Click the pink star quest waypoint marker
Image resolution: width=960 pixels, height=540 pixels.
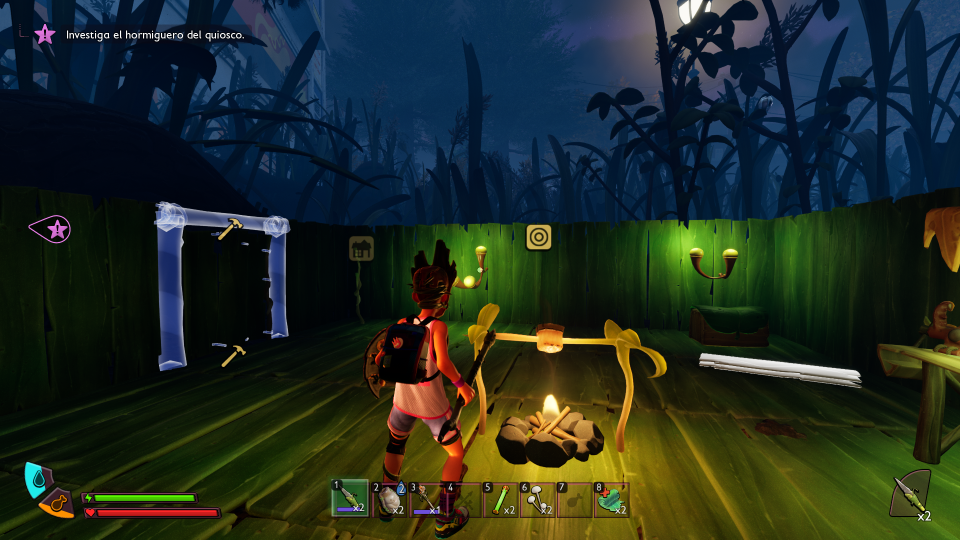[52, 229]
